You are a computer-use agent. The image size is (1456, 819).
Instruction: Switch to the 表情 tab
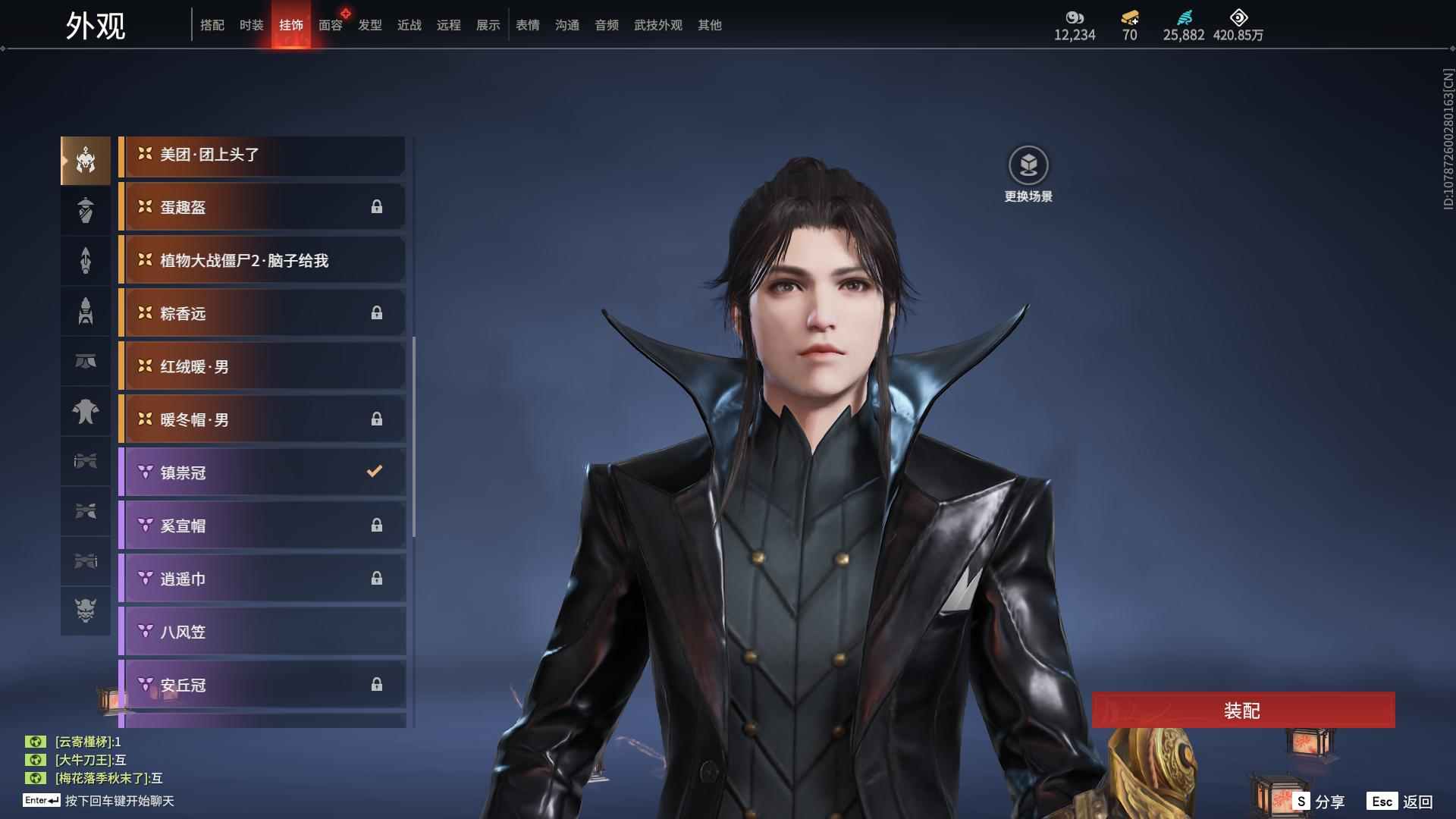(527, 25)
